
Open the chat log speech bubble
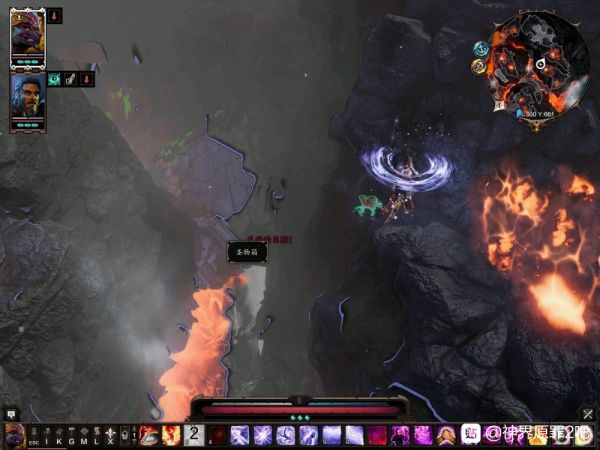click(12, 413)
